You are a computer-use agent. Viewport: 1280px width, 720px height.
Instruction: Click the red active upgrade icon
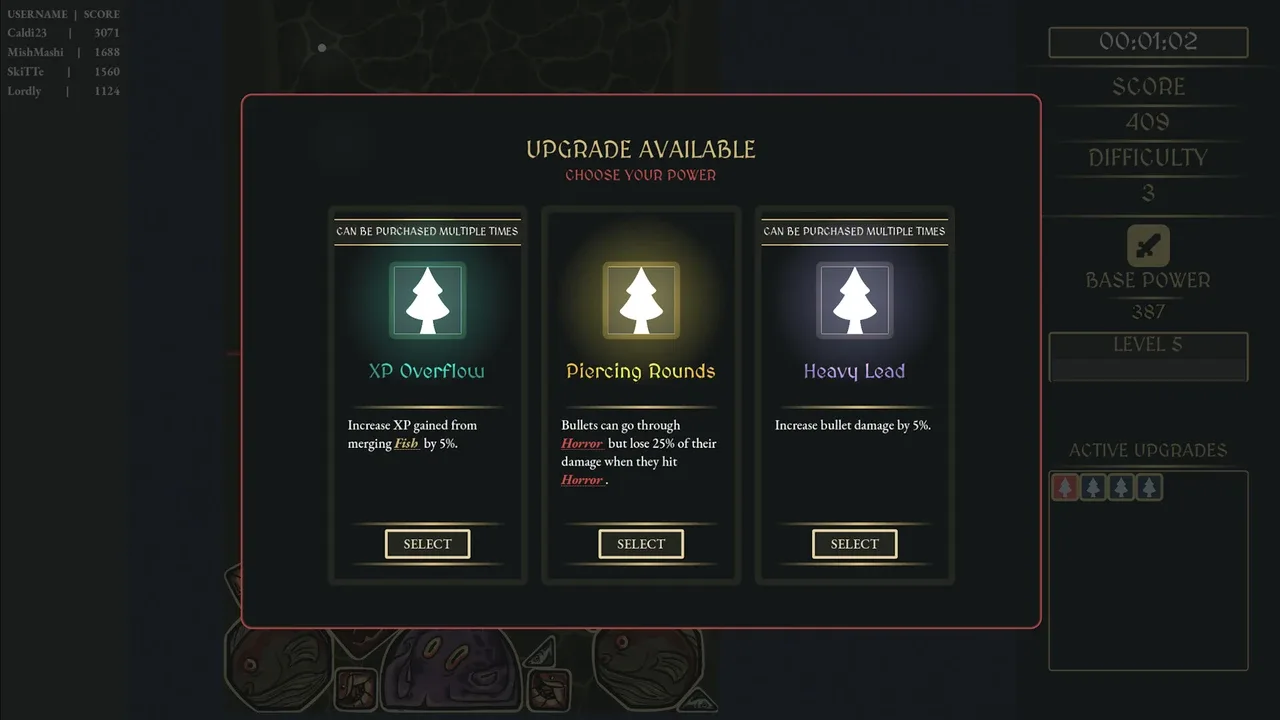click(1066, 487)
